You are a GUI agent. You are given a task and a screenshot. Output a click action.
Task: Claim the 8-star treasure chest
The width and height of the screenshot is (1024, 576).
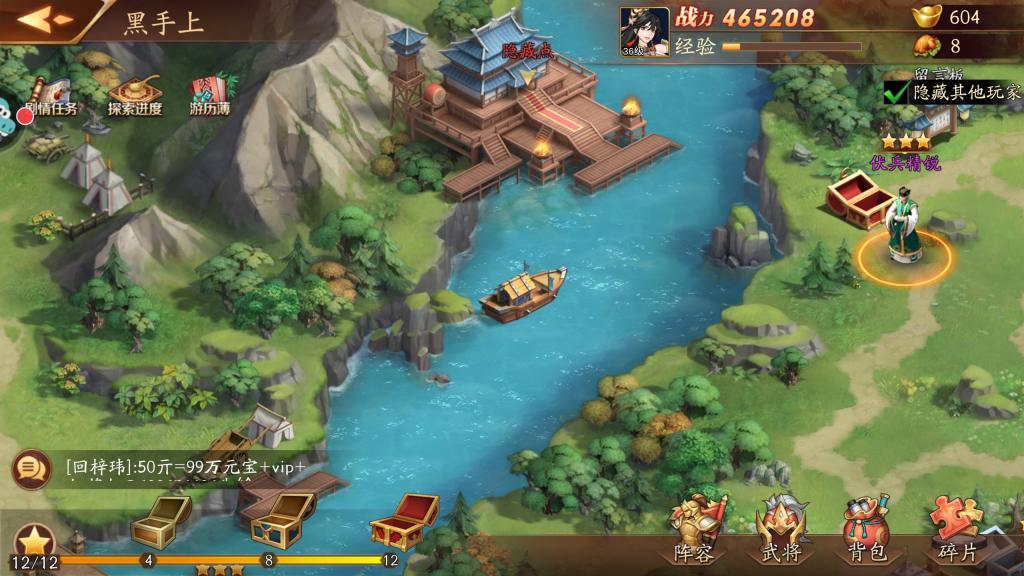[x=276, y=518]
